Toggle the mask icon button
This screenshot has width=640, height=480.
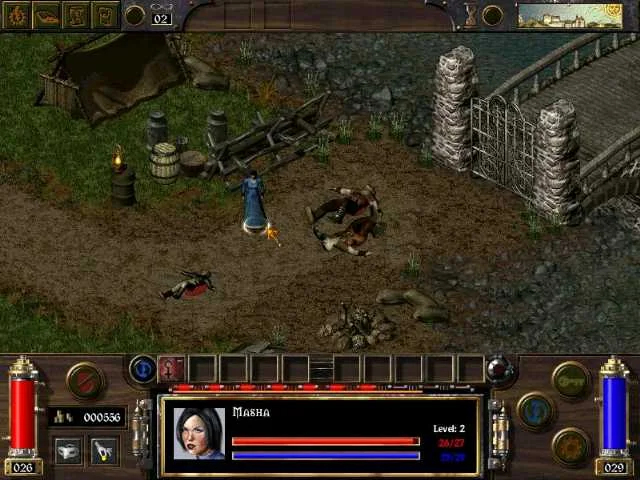68,450
